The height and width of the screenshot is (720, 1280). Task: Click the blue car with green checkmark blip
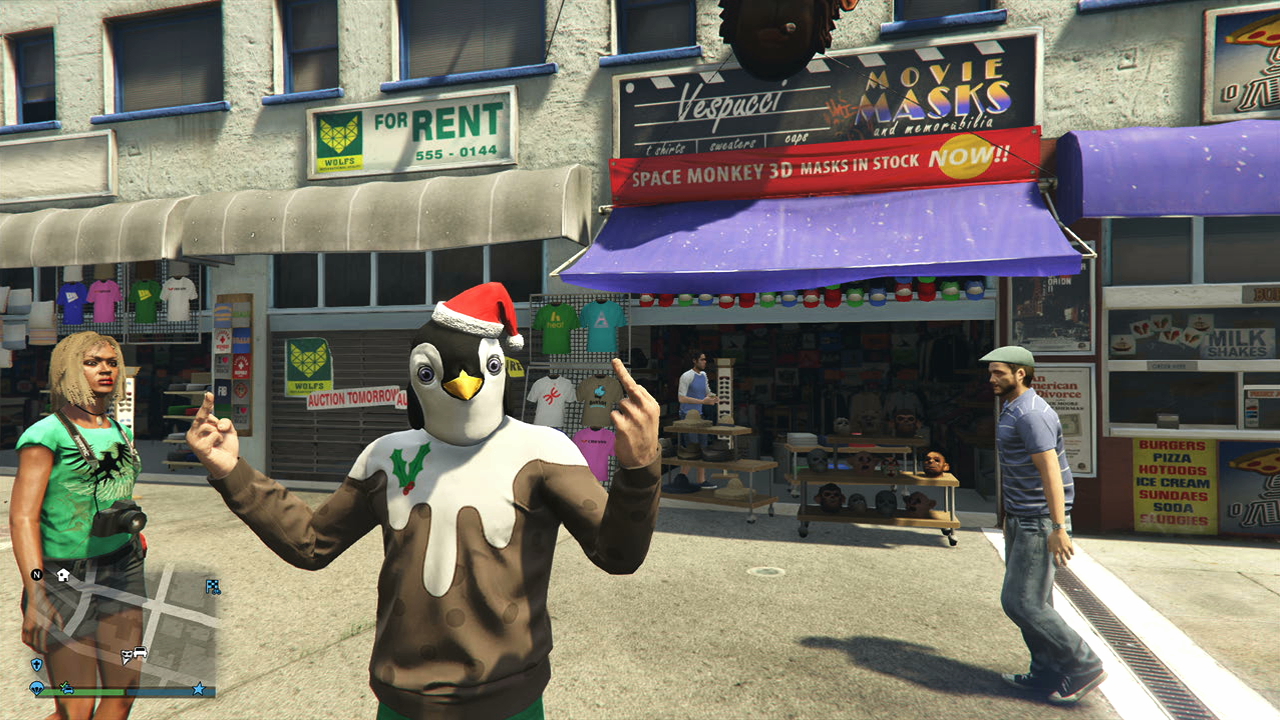(x=67, y=688)
